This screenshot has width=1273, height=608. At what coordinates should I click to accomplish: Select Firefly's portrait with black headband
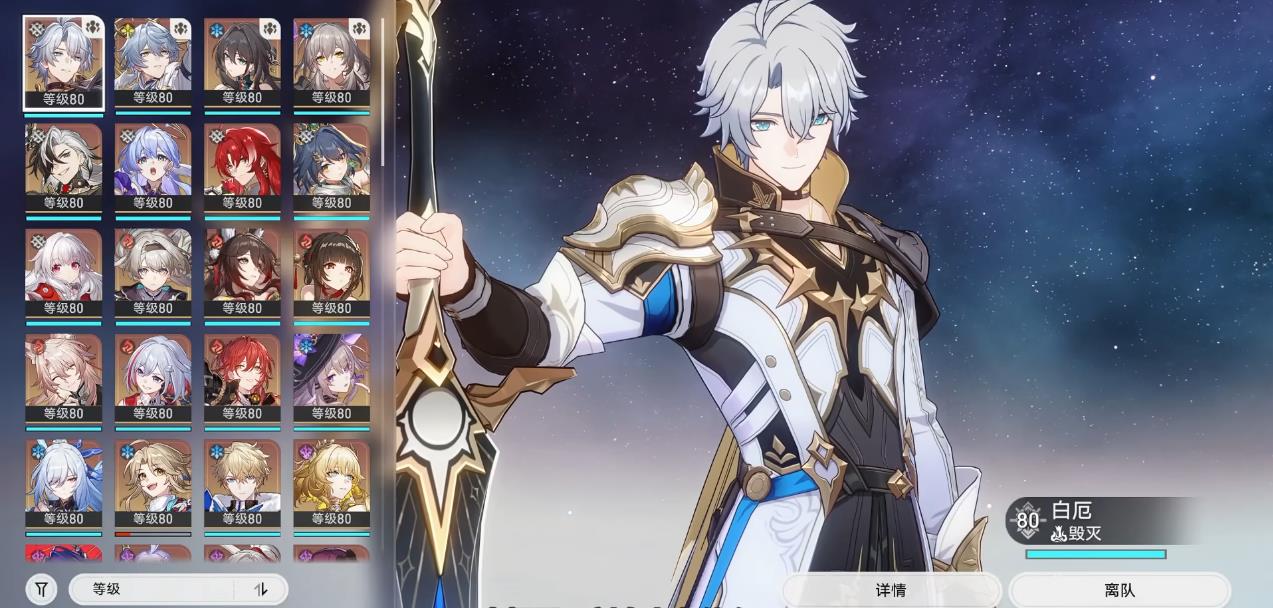coord(153,272)
